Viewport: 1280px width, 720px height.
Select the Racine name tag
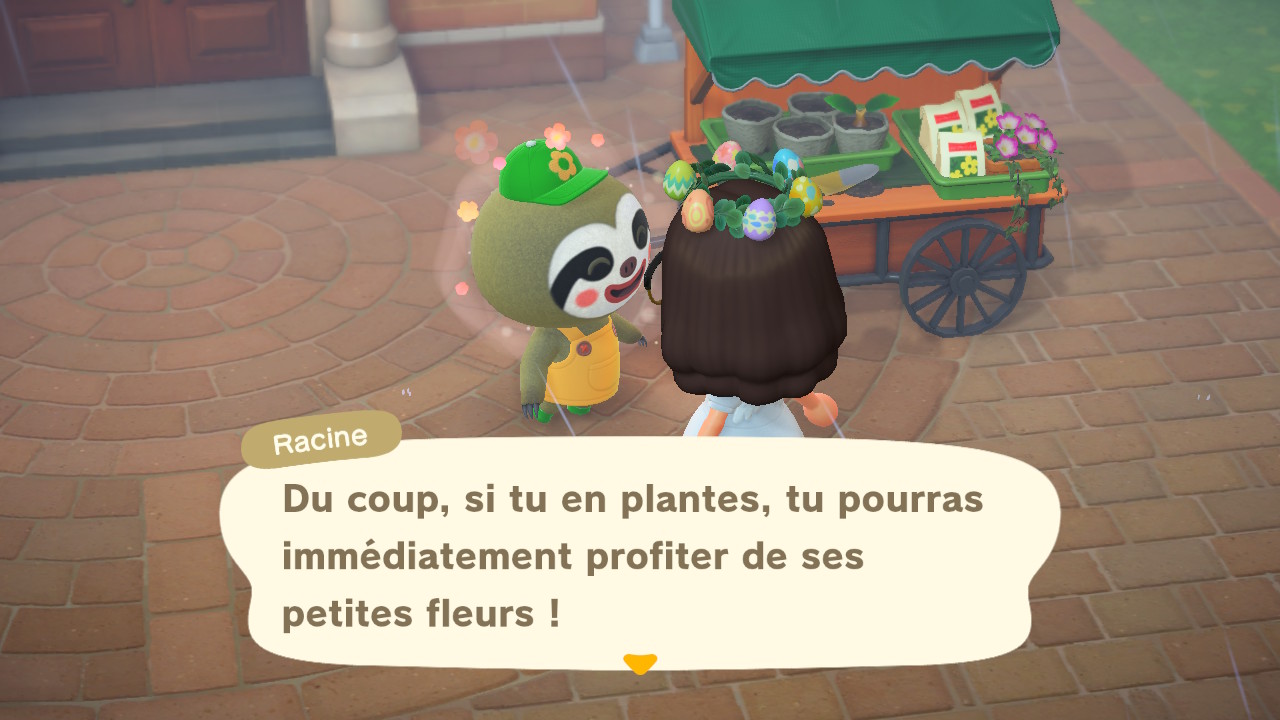pyautogui.click(x=319, y=435)
